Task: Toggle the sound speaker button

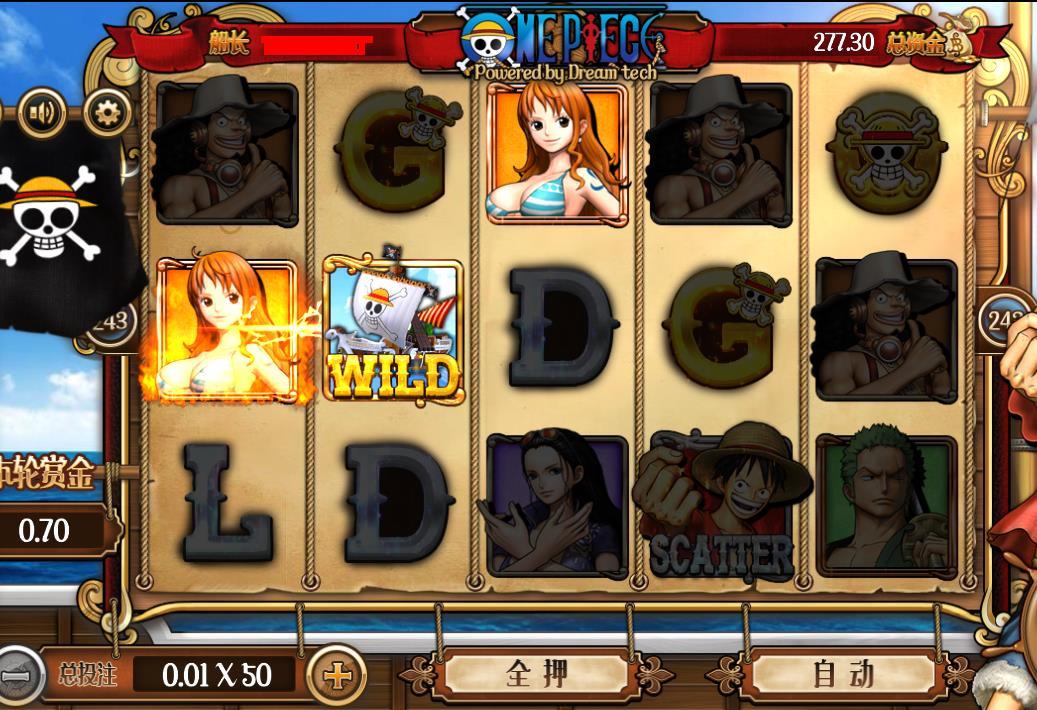Action: point(42,113)
